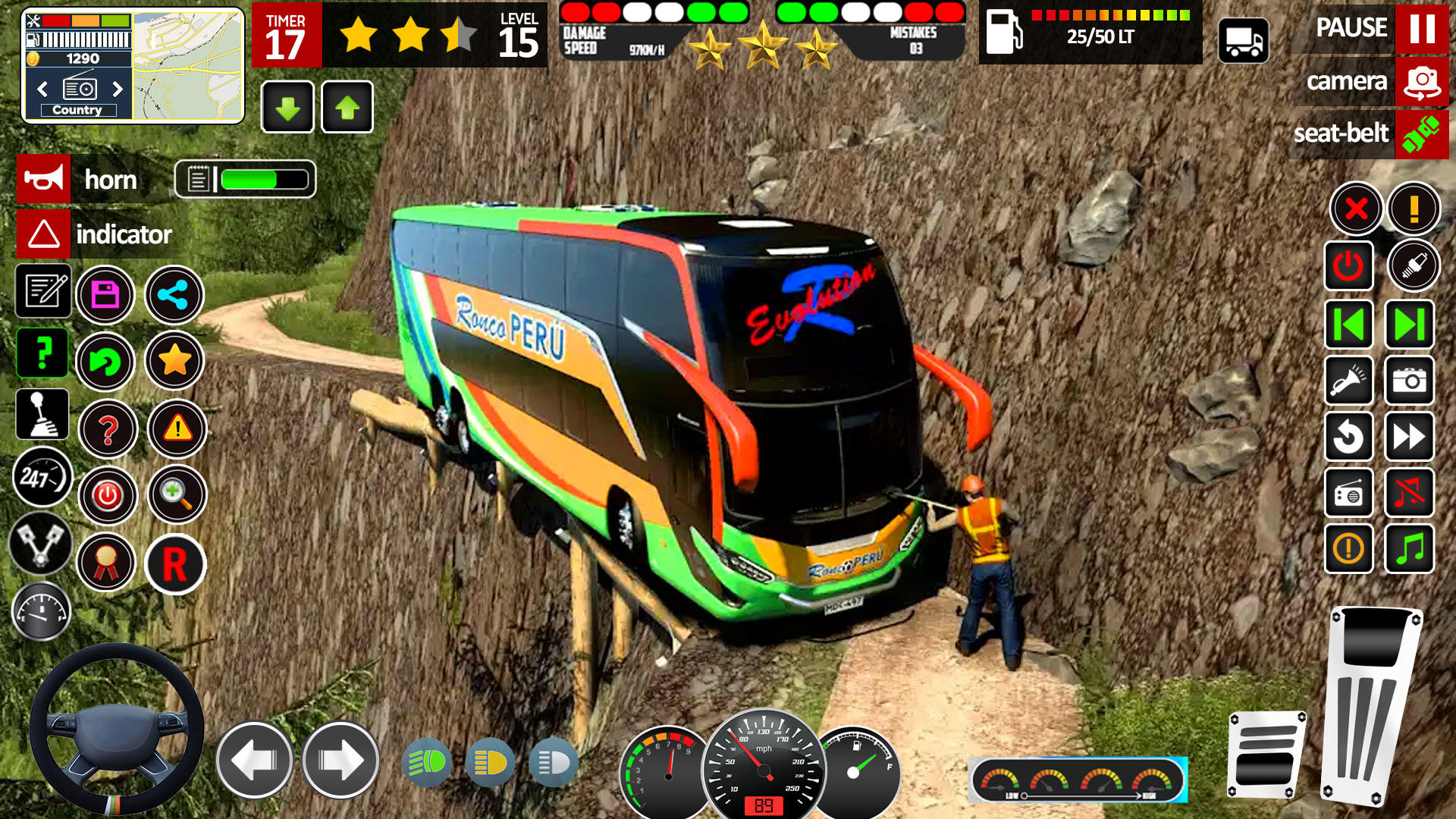Click the green down arrow button
The width and height of the screenshot is (1456, 819).
pyautogui.click(x=287, y=108)
